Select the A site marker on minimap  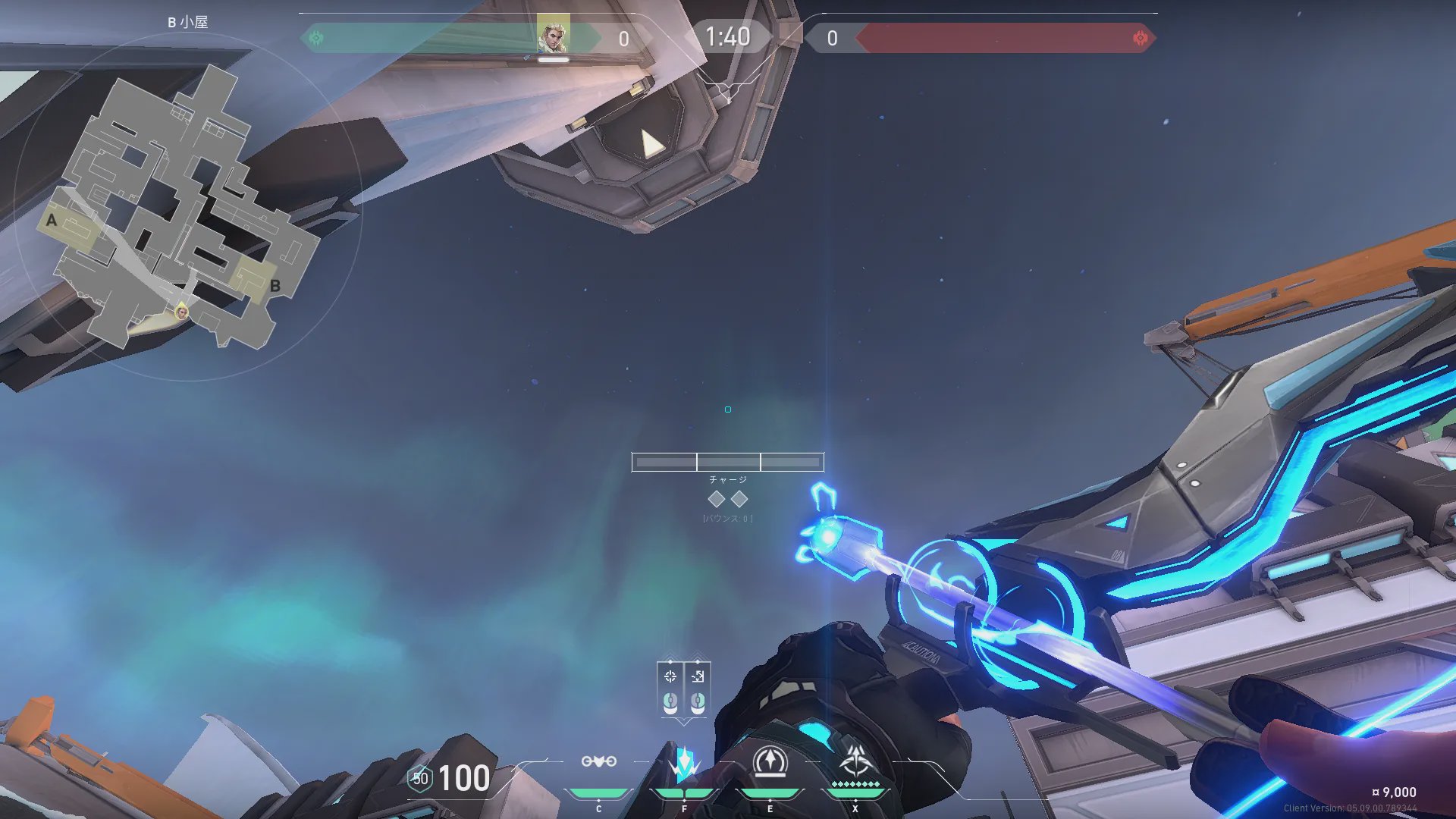point(52,221)
